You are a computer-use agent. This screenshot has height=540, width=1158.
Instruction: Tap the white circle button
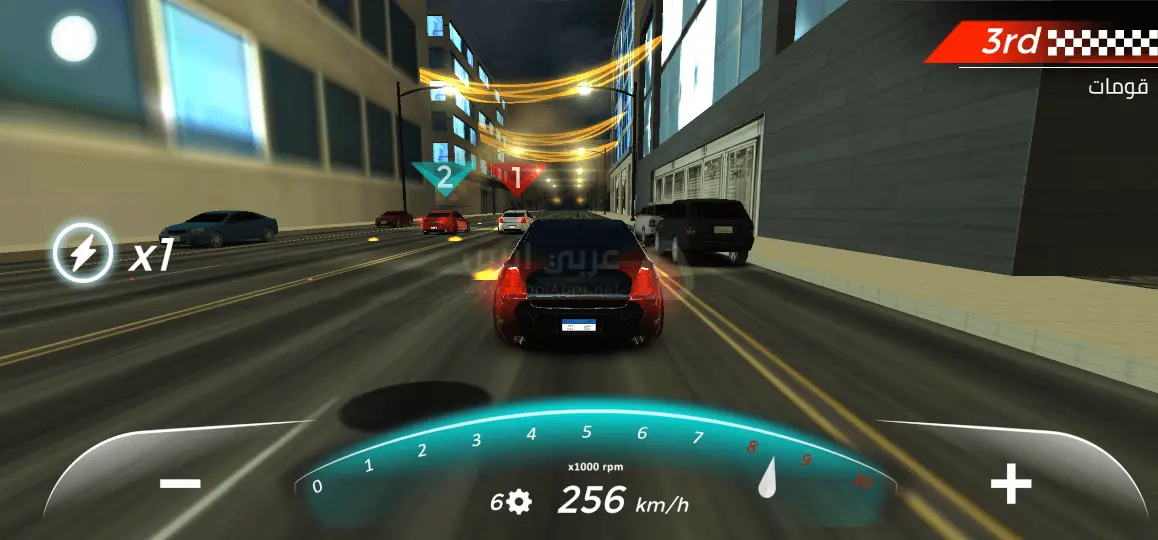point(73,39)
